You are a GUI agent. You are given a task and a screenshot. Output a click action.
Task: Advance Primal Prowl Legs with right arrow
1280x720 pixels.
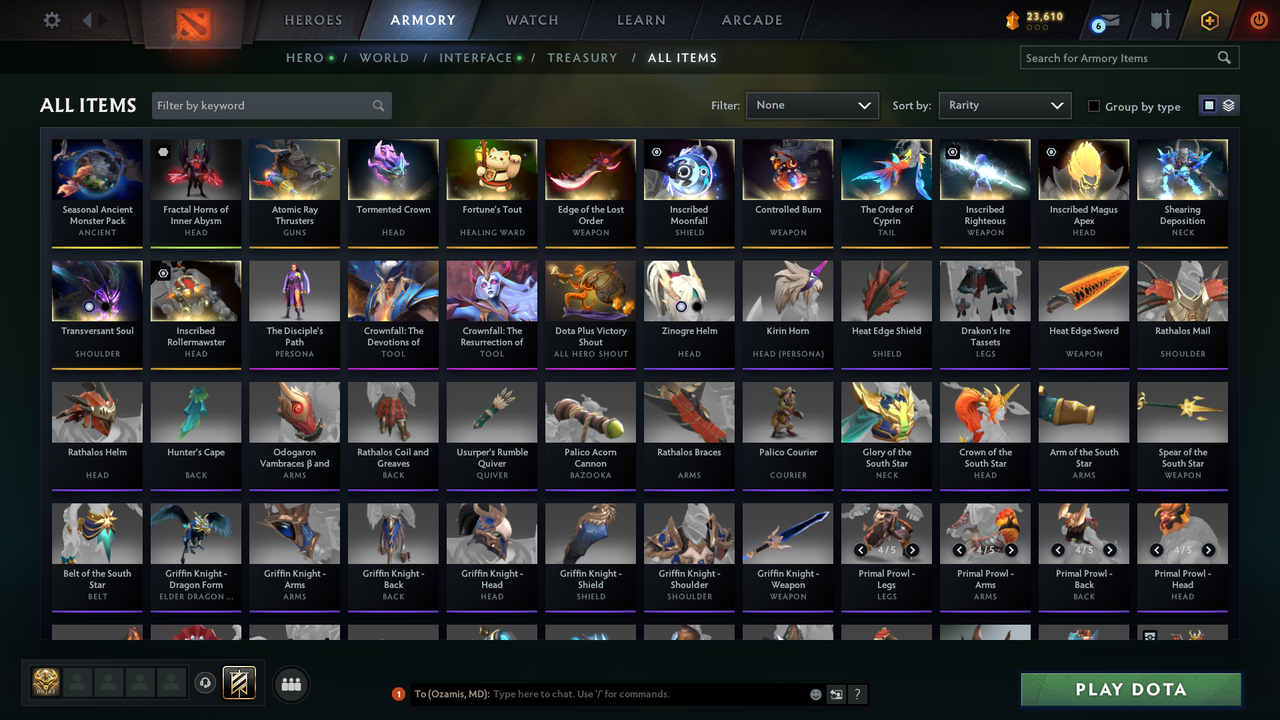[x=911, y=550]
